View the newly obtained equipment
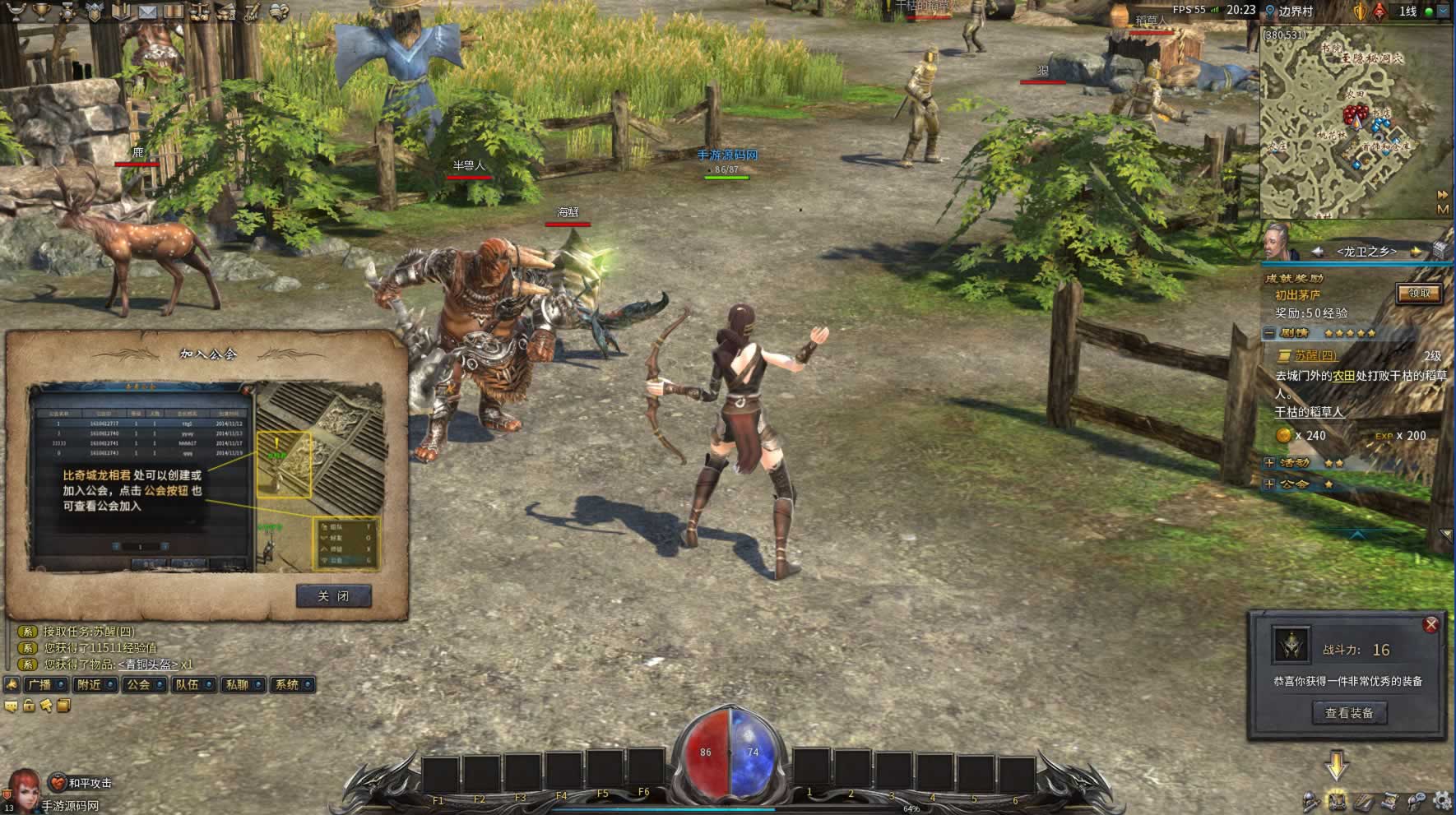1456x815 pixels. point(1348,713)
